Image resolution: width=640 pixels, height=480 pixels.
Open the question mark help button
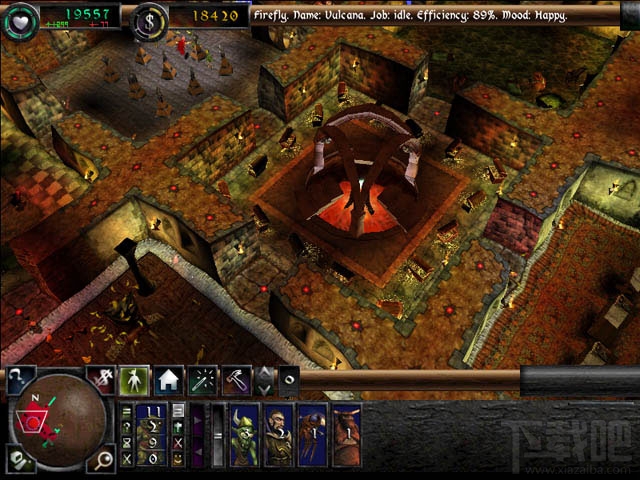coord(20,379)
